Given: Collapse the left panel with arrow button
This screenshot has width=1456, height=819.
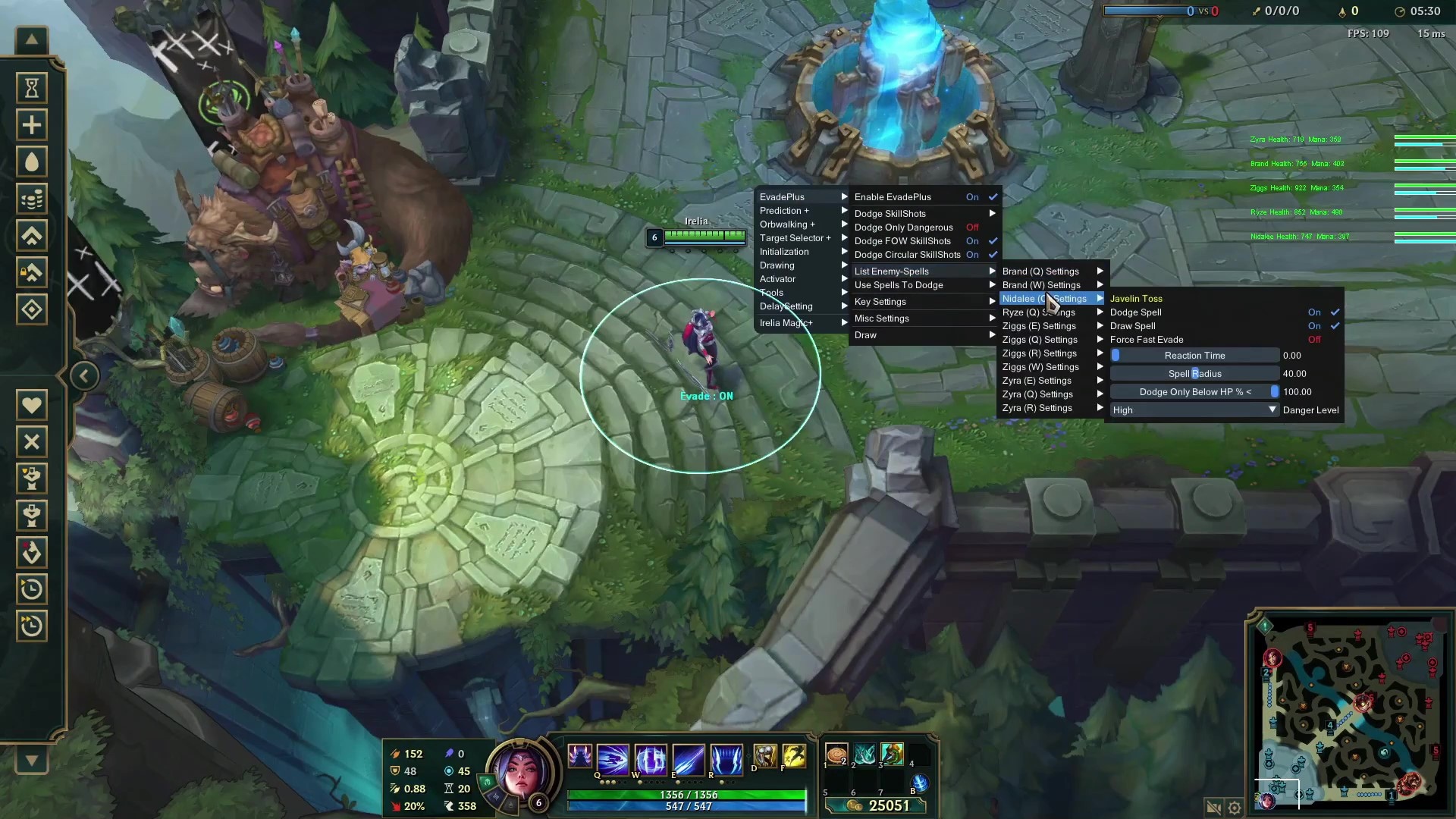Looking at the screenshot, I should point(84,376).
